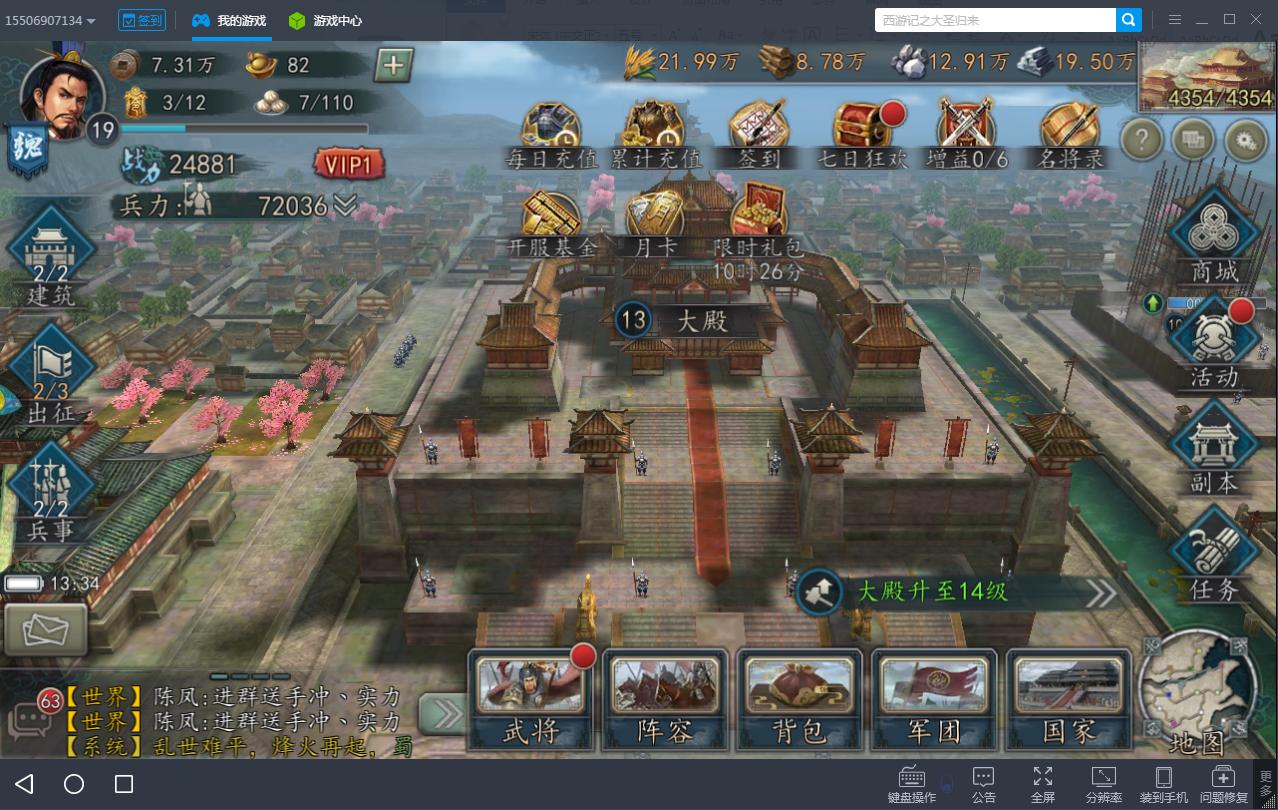This screenshot has height=810, width=1278.
Task: Open the 阵容 formation menu
Action: click(665, 699)
